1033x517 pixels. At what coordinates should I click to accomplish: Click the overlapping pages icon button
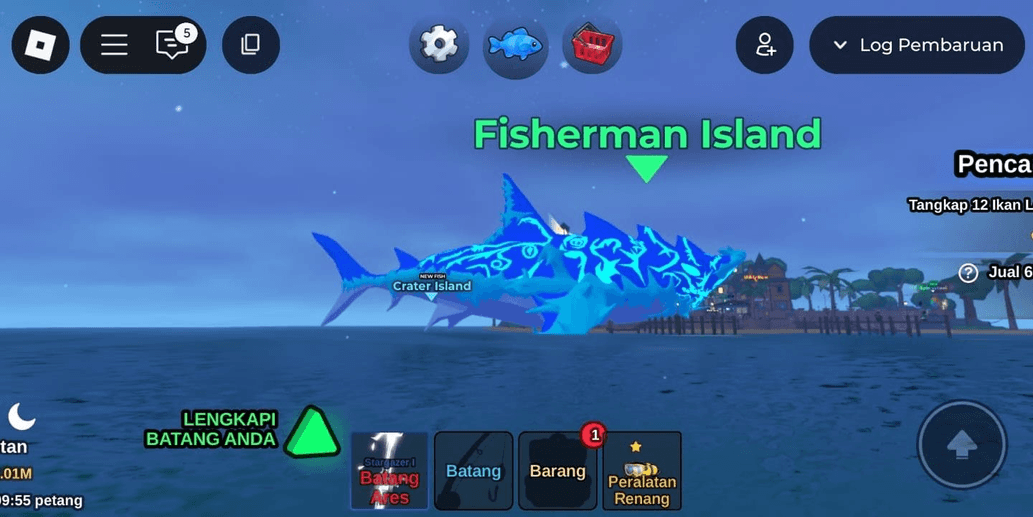251,45
